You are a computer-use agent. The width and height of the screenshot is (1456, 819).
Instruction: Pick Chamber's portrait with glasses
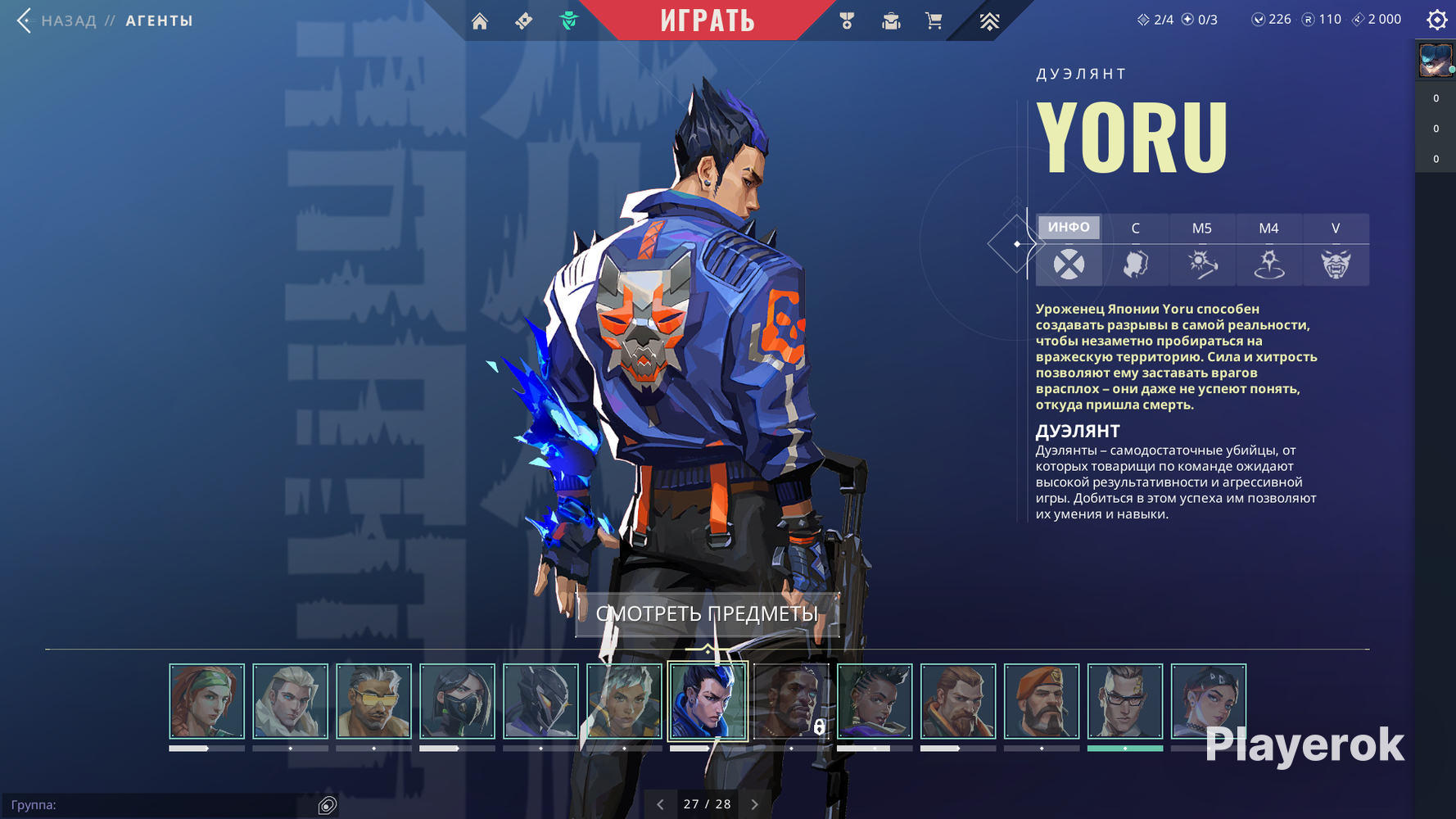[x=1125, y=701]
